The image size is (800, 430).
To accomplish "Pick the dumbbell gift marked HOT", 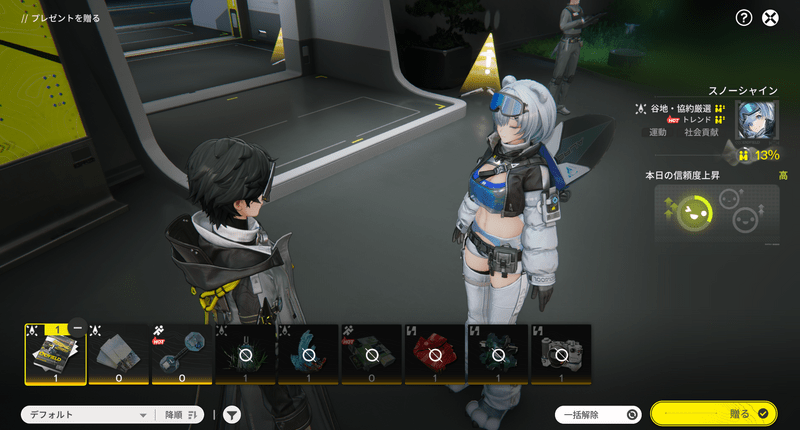I will 181,354.
